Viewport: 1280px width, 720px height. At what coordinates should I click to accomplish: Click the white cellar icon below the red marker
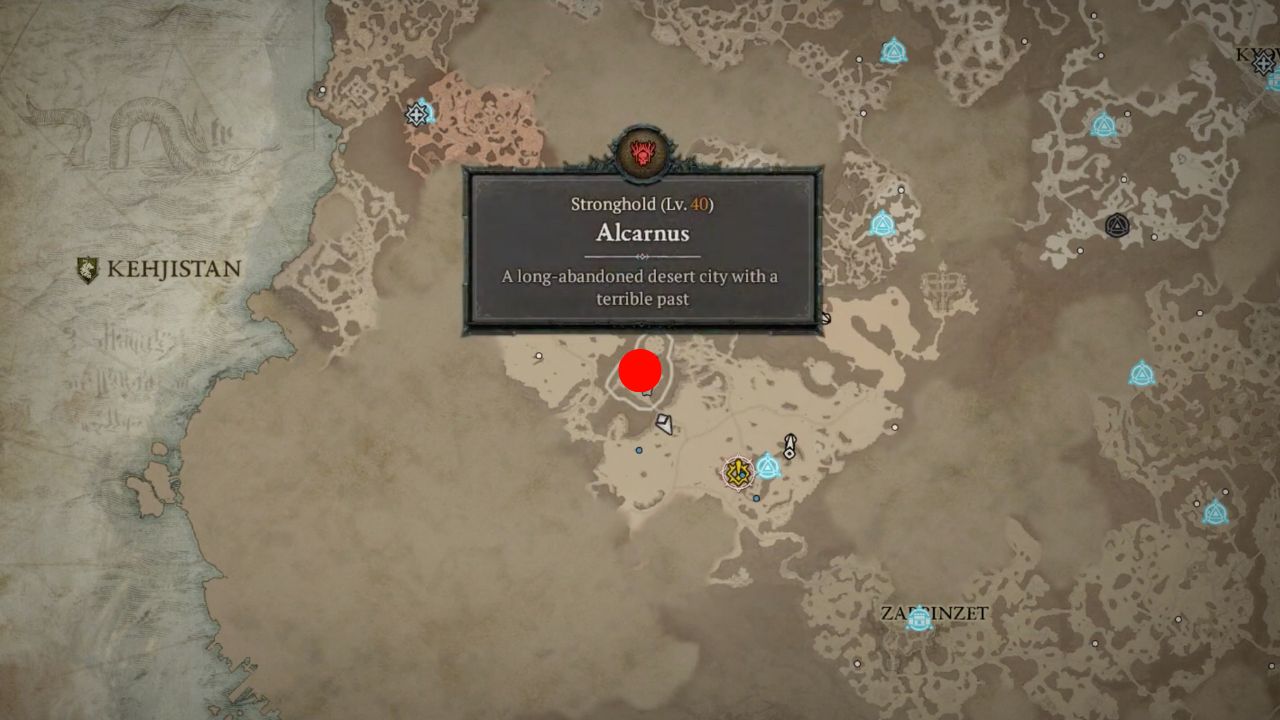663,423
